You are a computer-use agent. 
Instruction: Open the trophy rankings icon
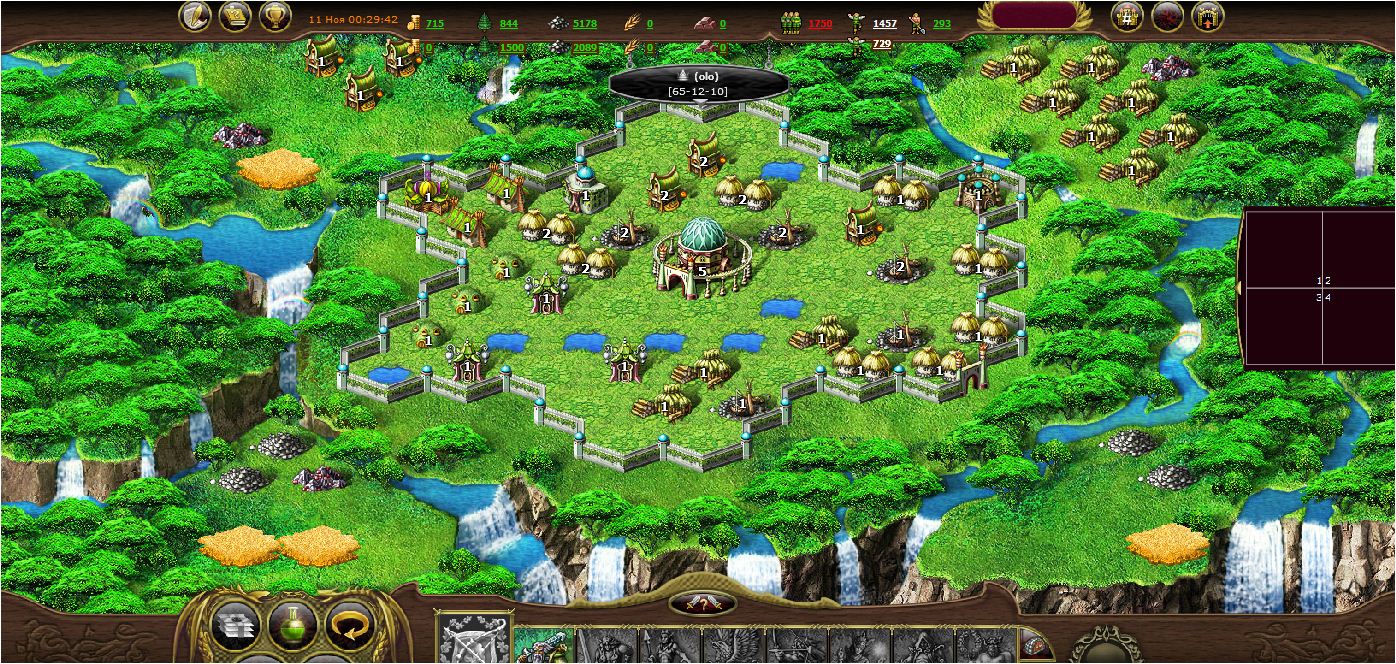[x=275, y=17]
